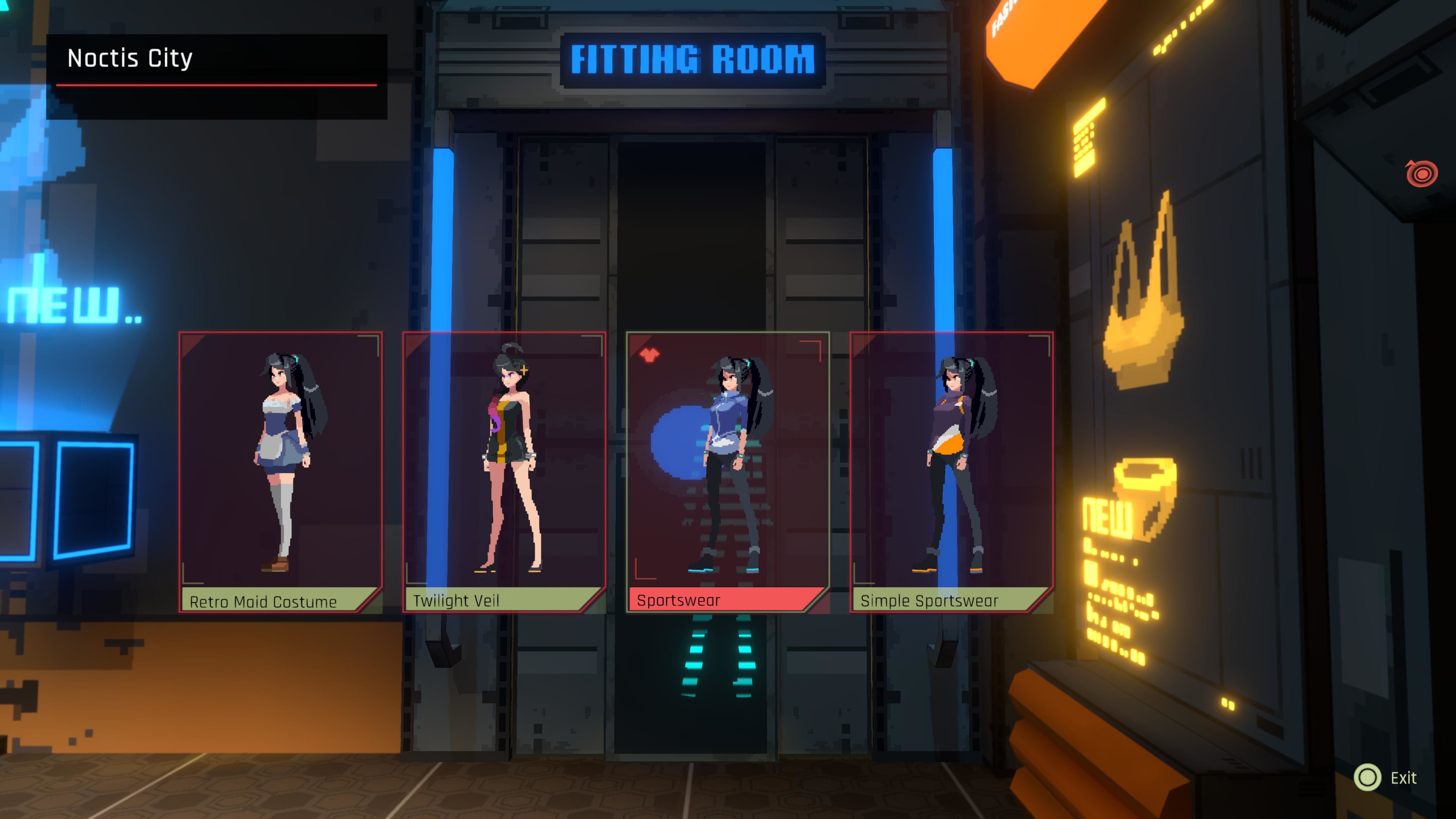Select the Simple Sportswear outfit card

tap(951, 471)
